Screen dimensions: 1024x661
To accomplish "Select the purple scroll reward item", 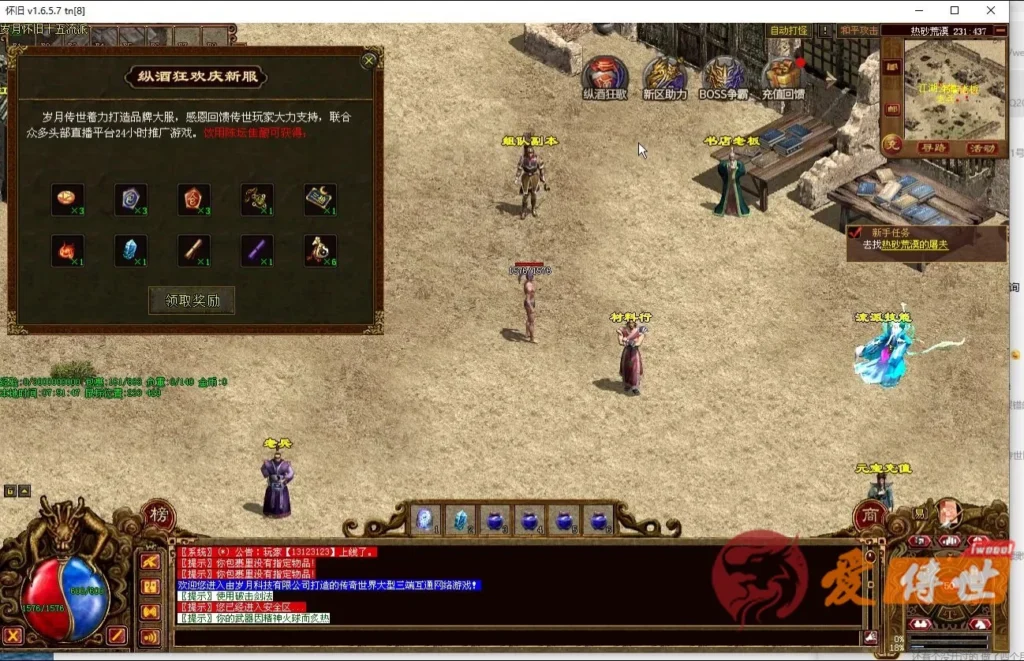I will coord(257,250).
